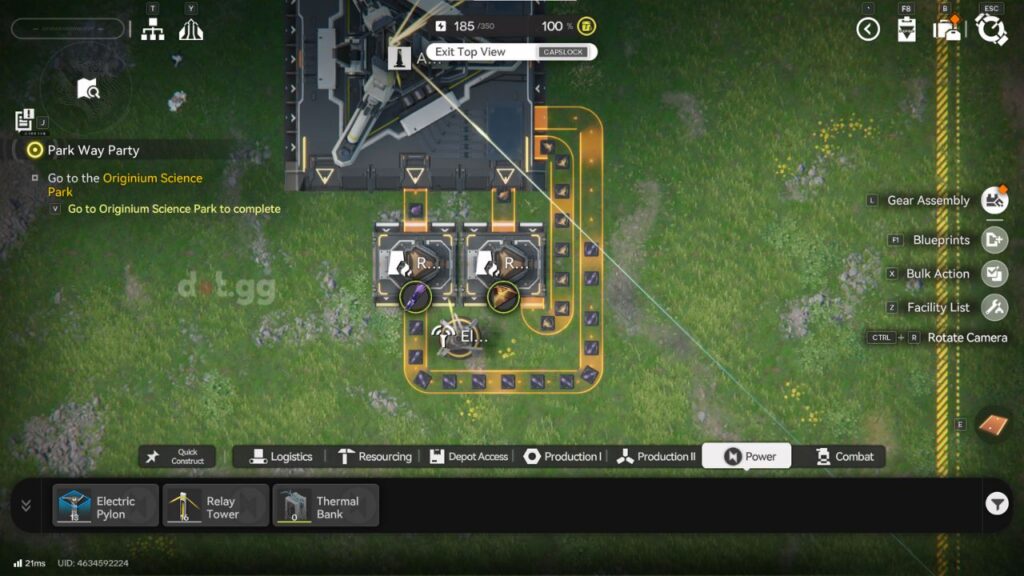This screenshot has height=576, width=1024.
Task: Click the Park Way Party quest tracker
Action: (x=93, y=150)
